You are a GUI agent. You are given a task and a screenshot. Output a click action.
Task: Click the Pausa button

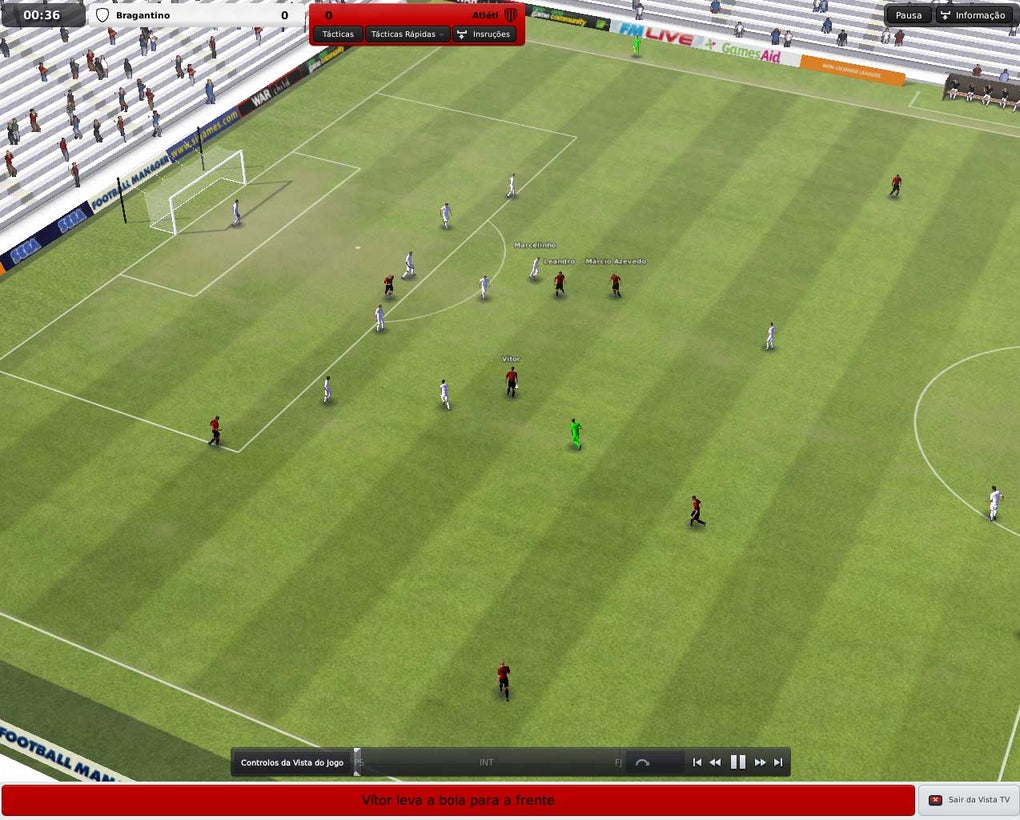pyautogui.click(x=909, y=15)
